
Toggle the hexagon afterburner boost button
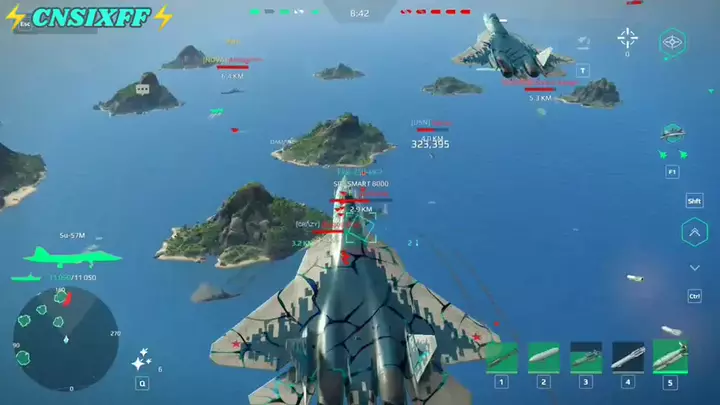point(694,233)
